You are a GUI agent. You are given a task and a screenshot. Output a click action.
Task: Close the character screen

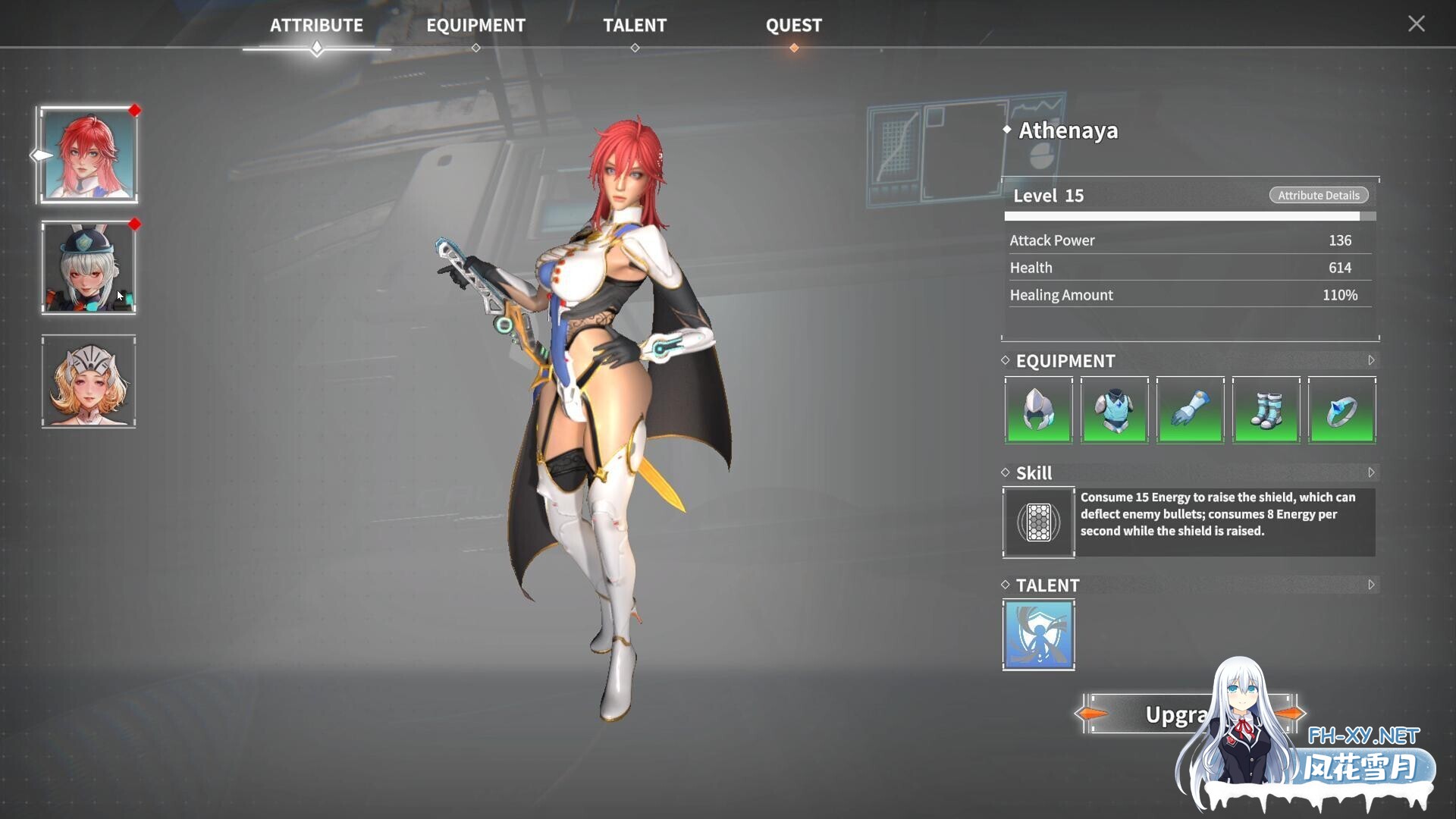(1416, 24)
